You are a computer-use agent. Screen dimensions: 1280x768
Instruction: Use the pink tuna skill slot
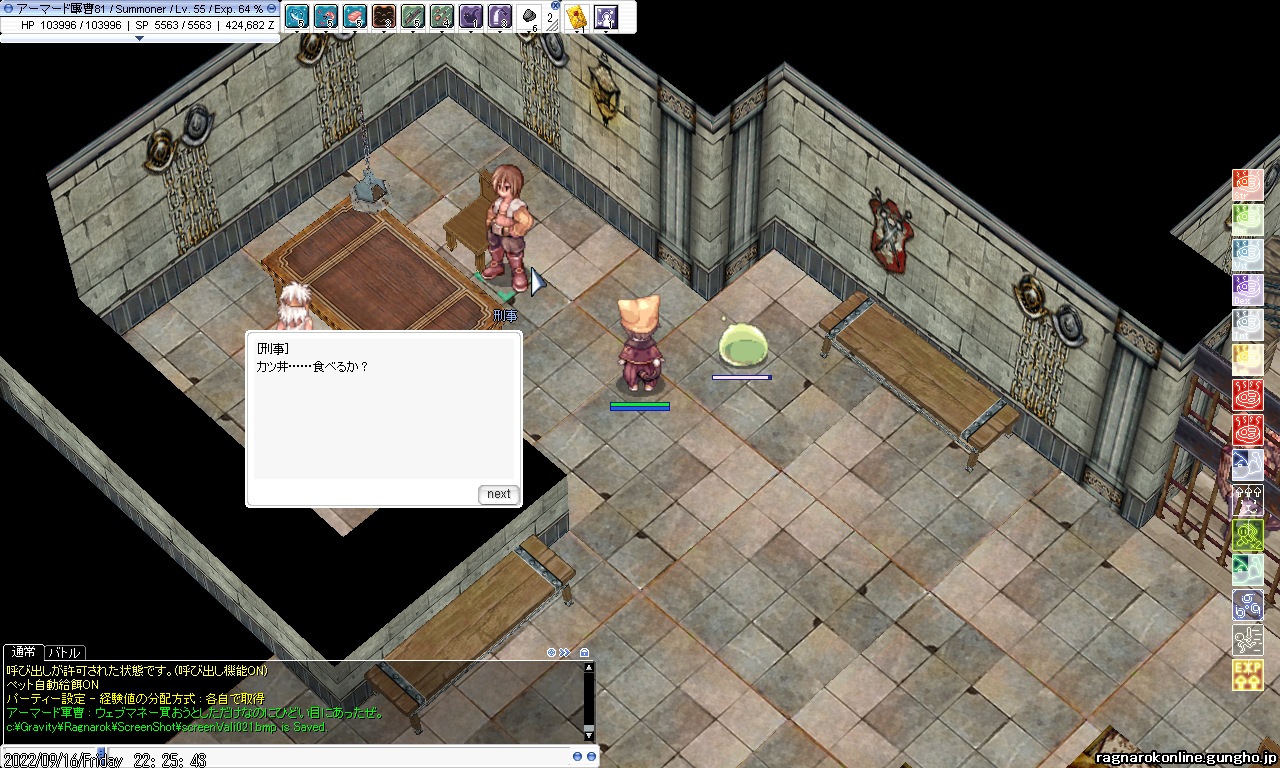[x=354, y=16]
